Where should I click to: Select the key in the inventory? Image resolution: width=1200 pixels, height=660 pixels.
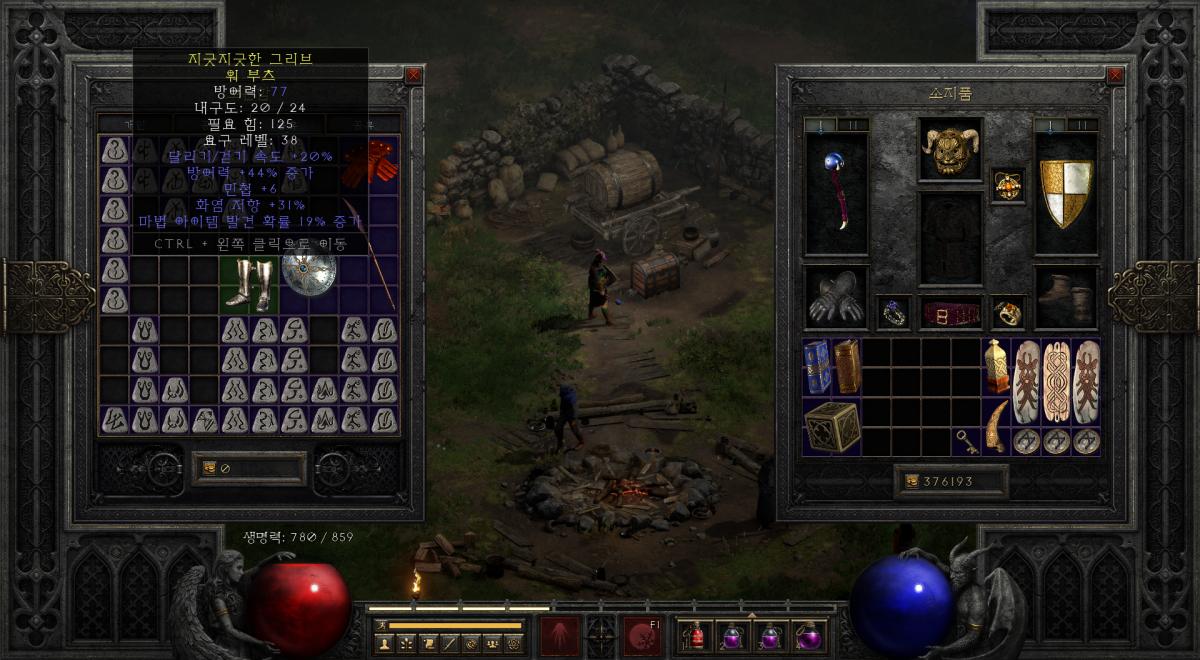[967, 440]
